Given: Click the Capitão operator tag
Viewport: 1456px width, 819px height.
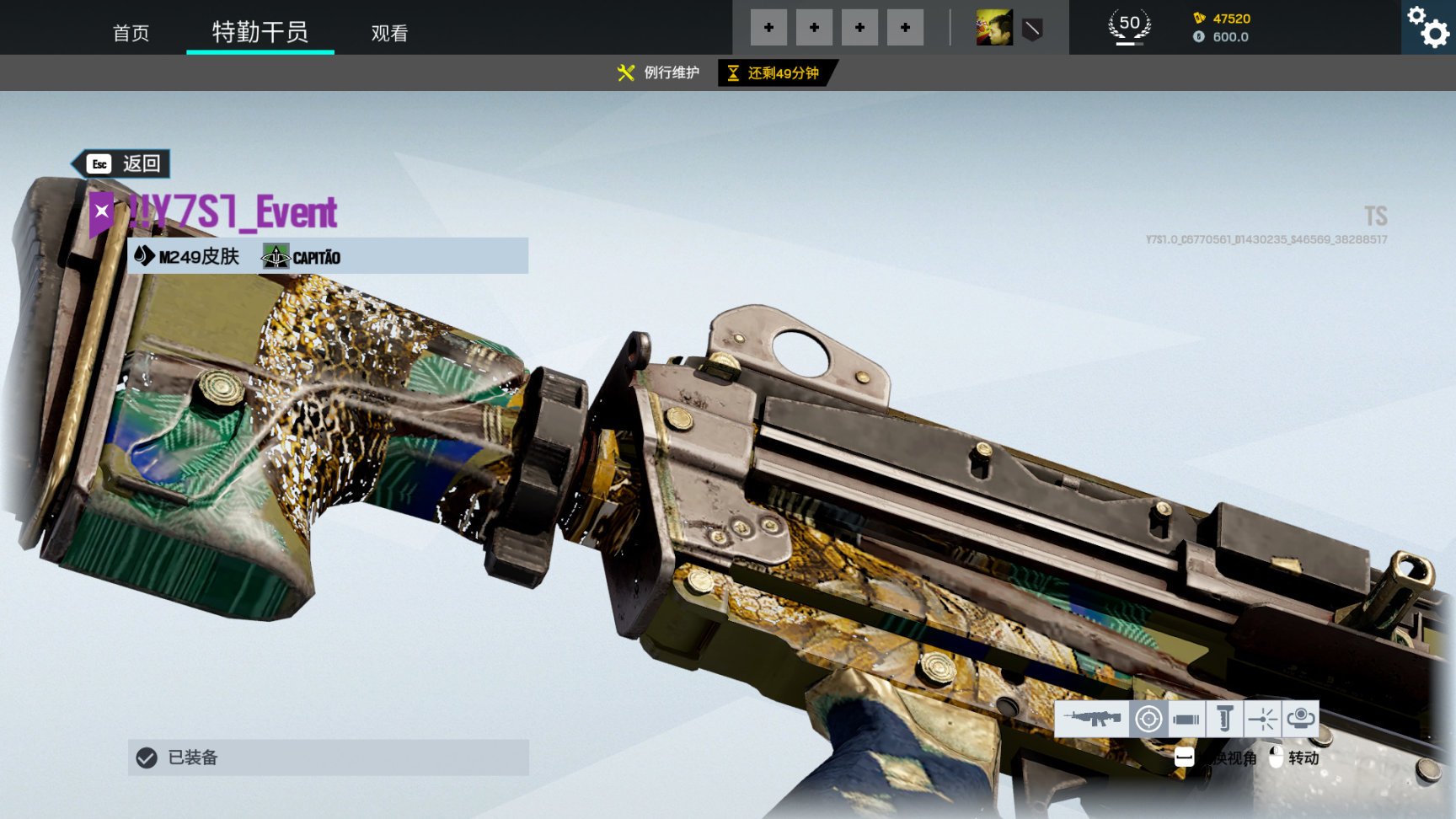Looking at the screenshot, I should [x=302, y=256].
